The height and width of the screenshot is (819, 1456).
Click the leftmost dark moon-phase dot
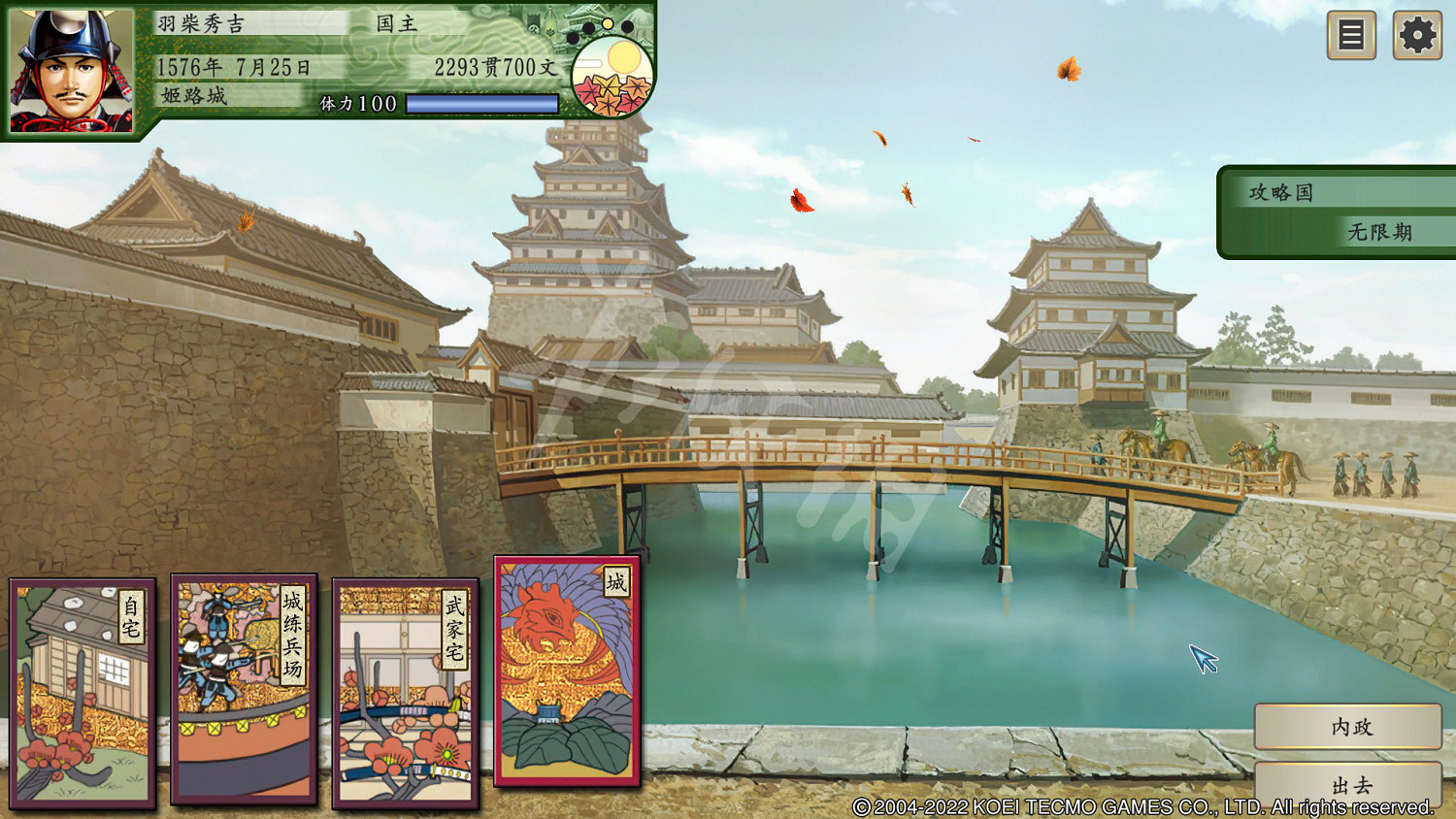(573, 39)
